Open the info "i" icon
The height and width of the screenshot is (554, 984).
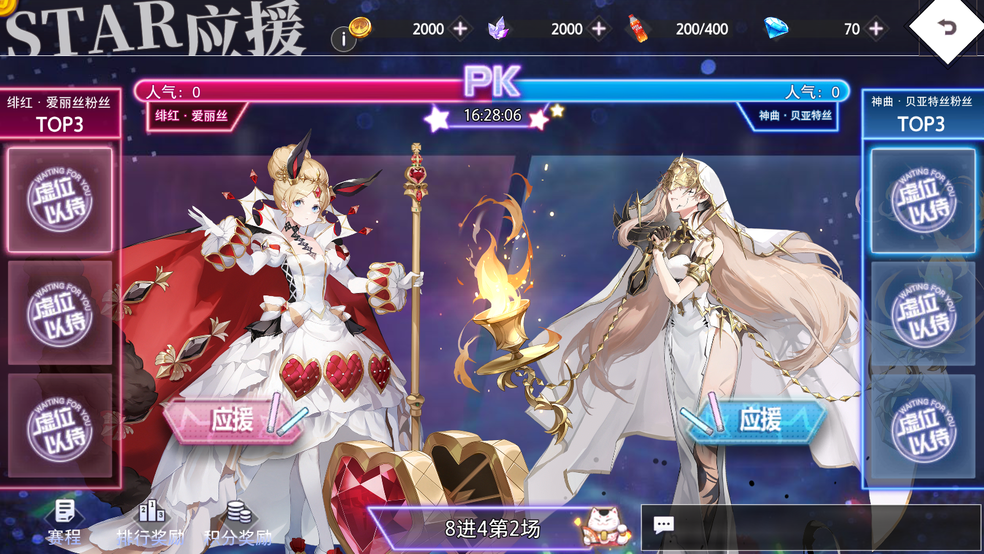pos(343,40)
